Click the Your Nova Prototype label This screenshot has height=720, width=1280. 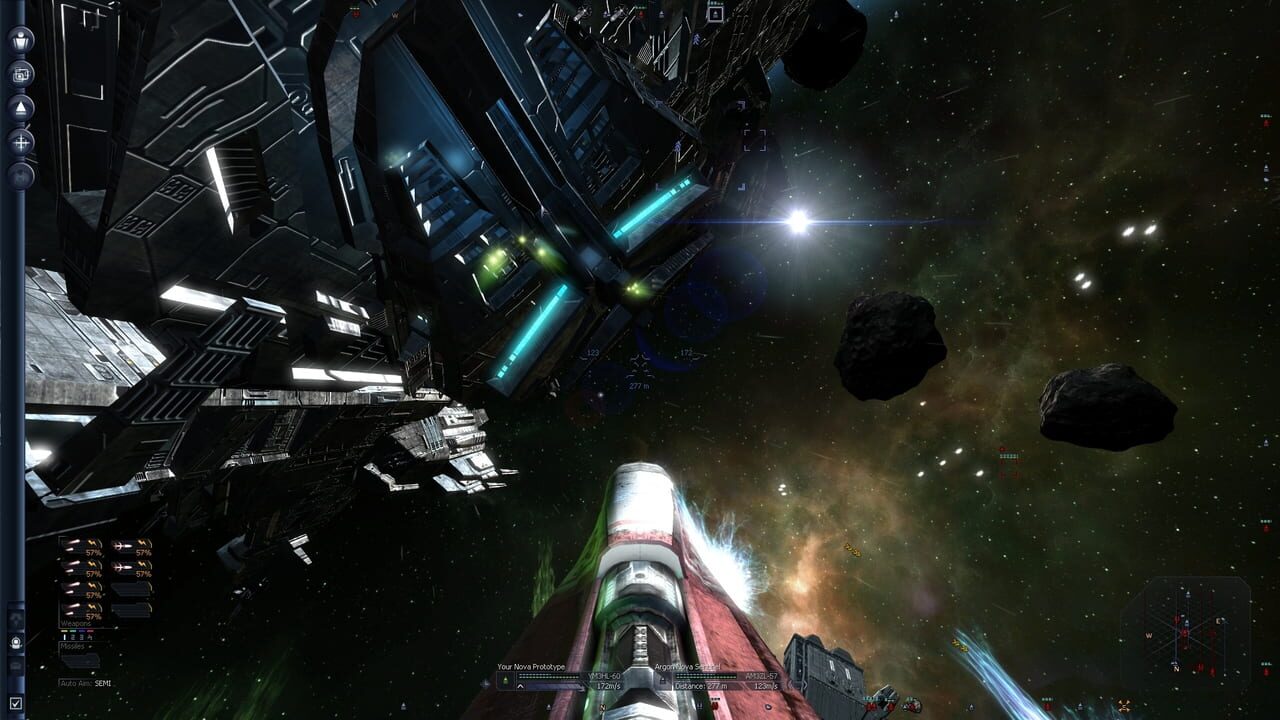coord(532,667)
